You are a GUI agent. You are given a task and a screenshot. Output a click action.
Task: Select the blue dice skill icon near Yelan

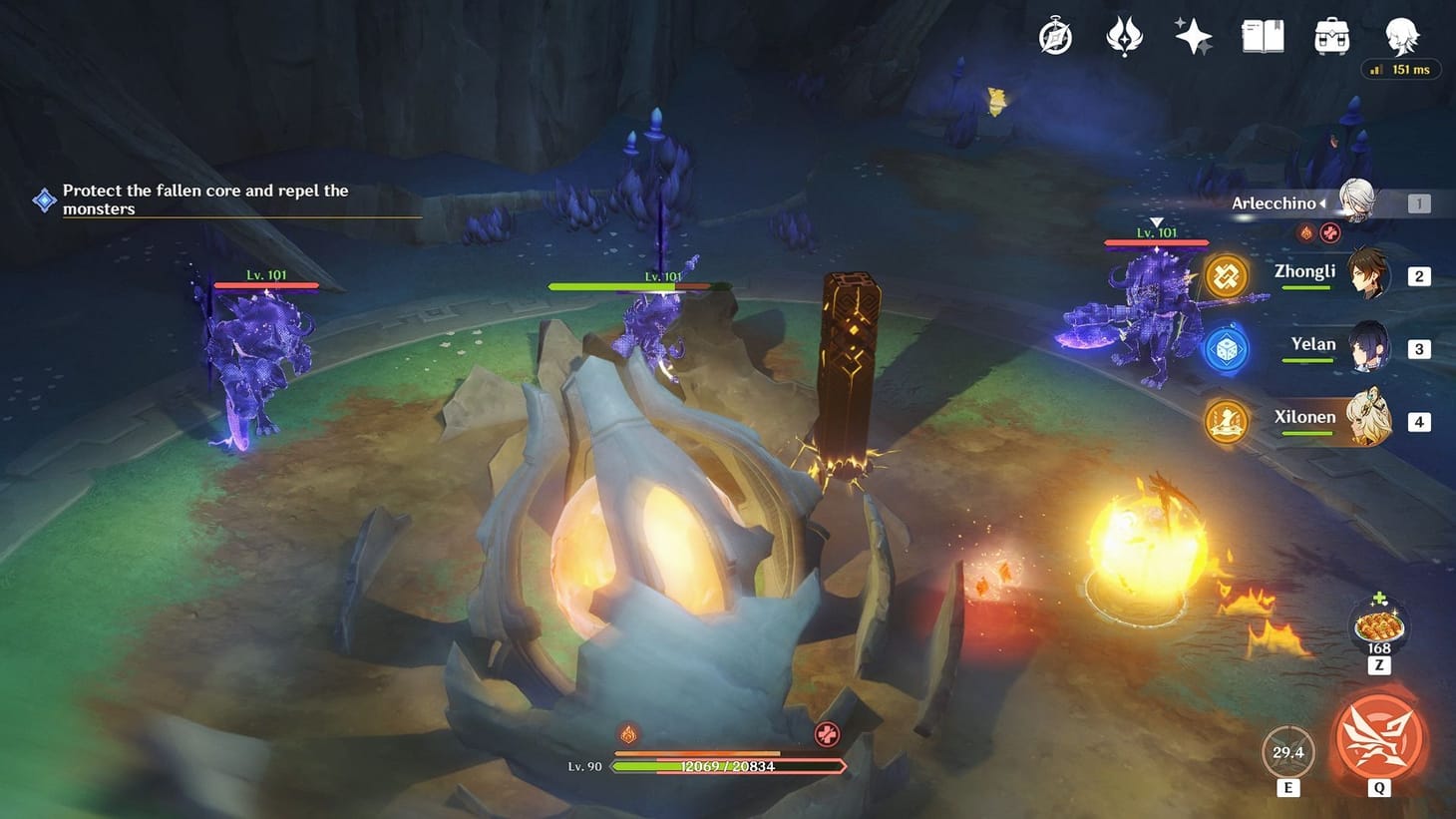tap(1225, 348)
